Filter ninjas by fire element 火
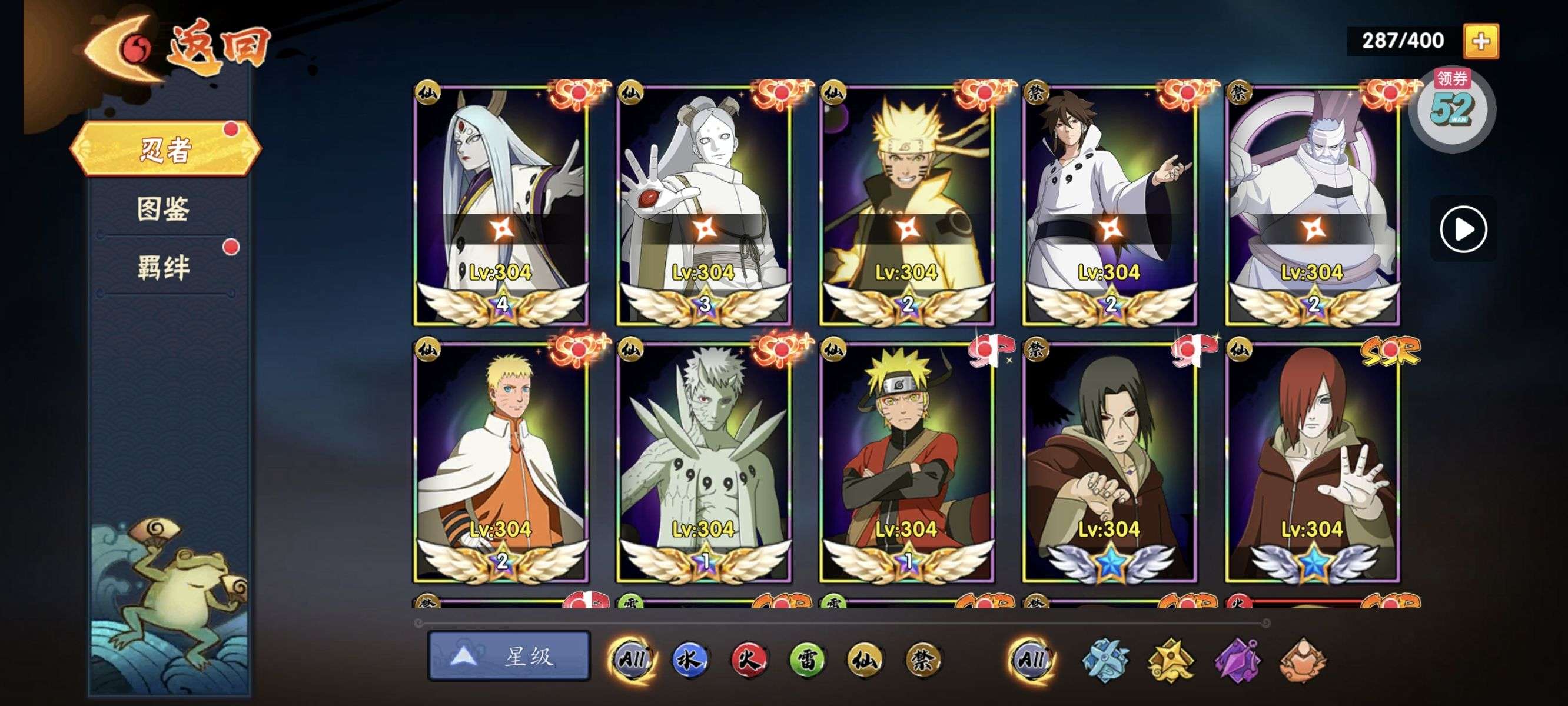1568x706 pixels. click(x=749, y=658)
